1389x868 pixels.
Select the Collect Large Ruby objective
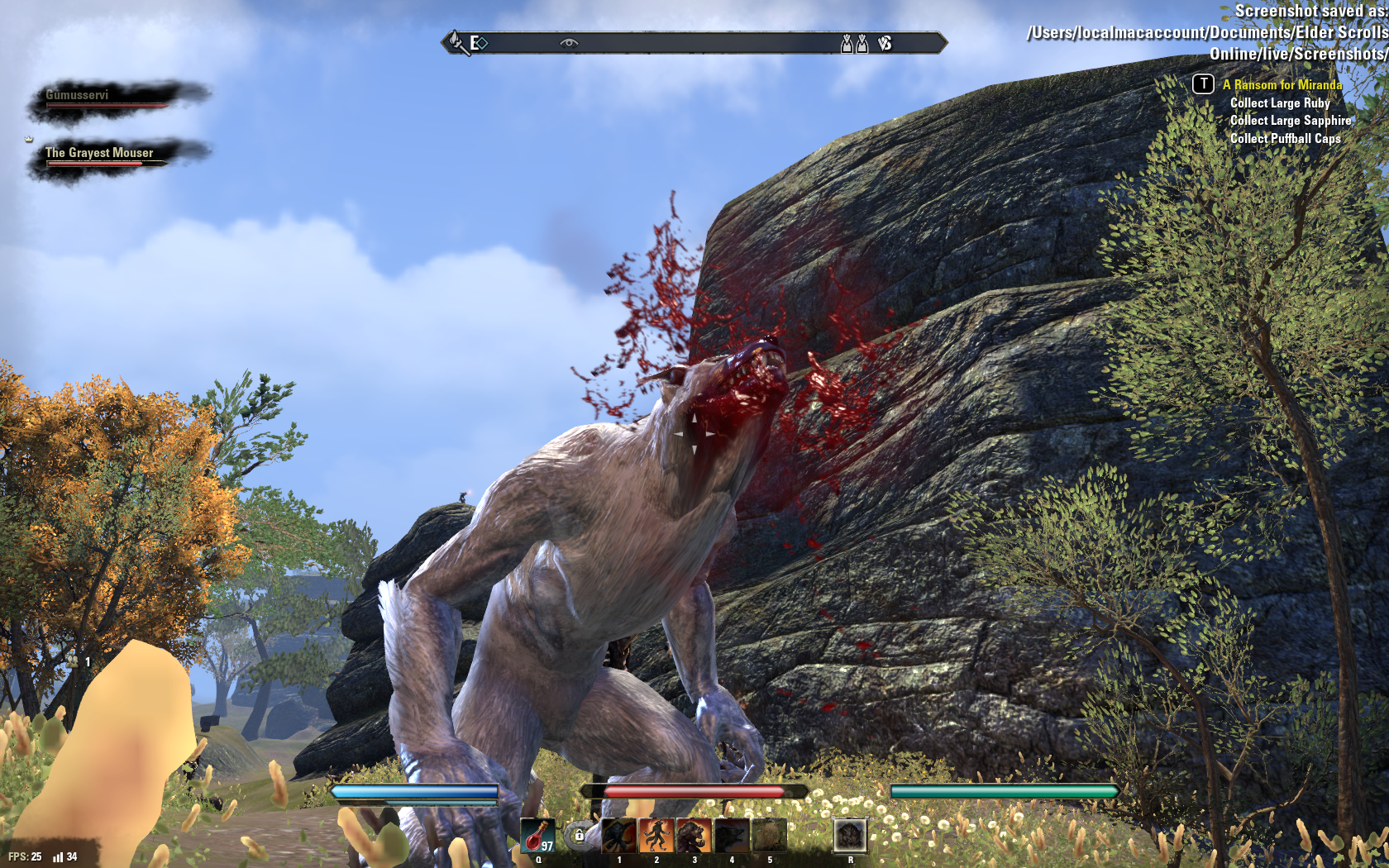tap(1280, 103)
